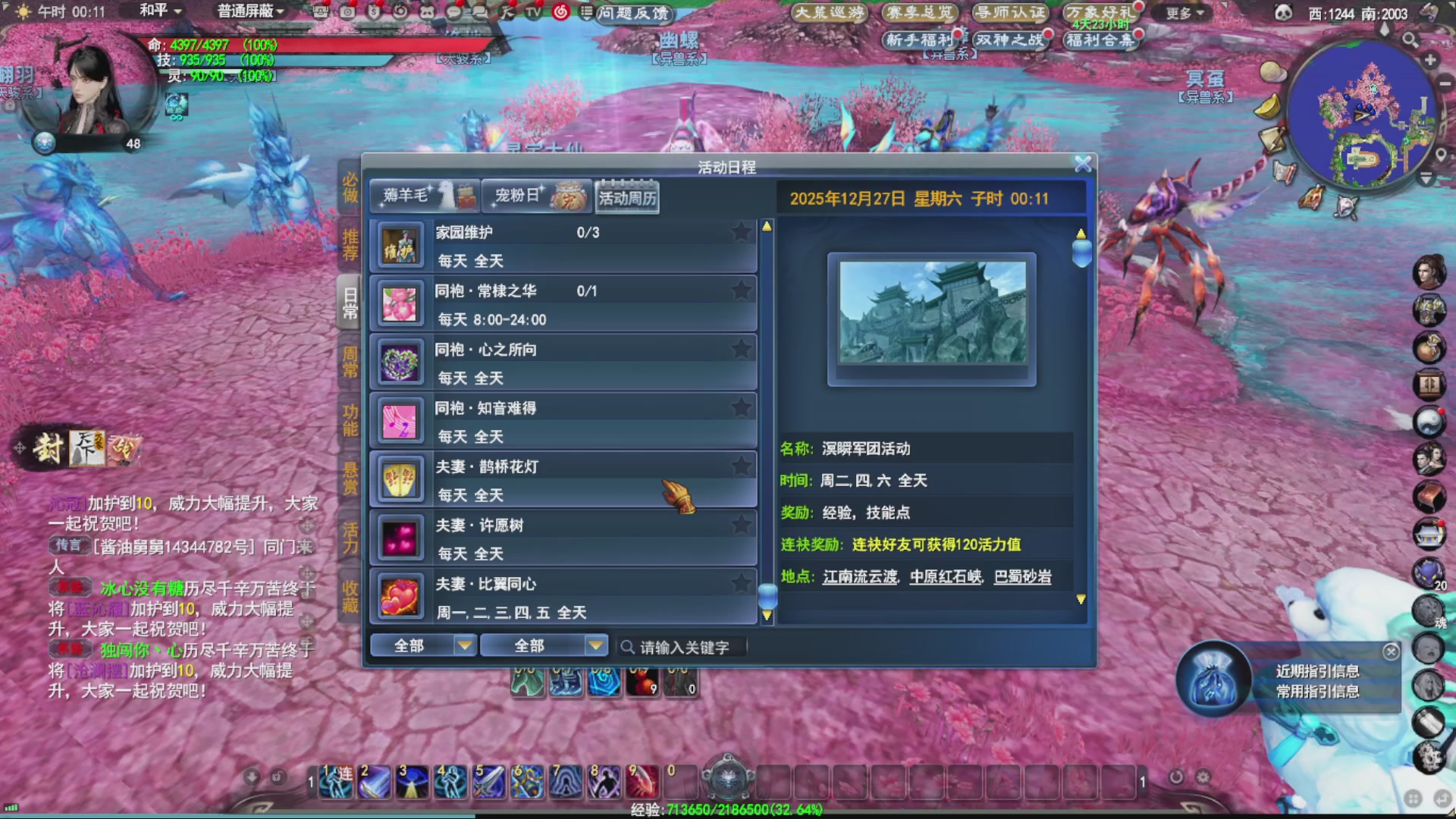Click the 家园维护 activity icon
Image resolution: width=1456 pixels, height=819 pixels.
(x=399, y=245)
